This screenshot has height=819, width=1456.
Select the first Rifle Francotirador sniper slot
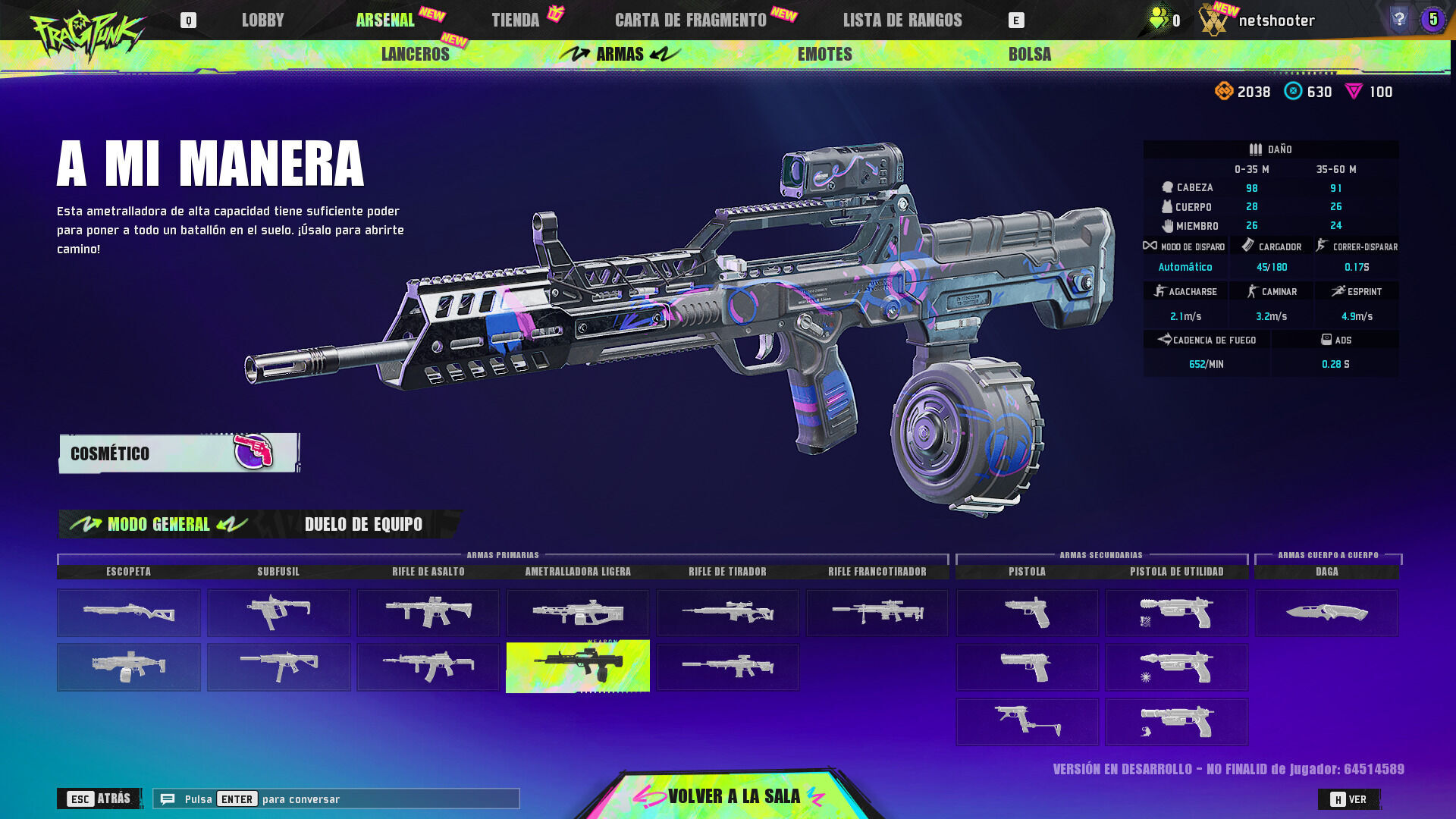tap(877, 613)
